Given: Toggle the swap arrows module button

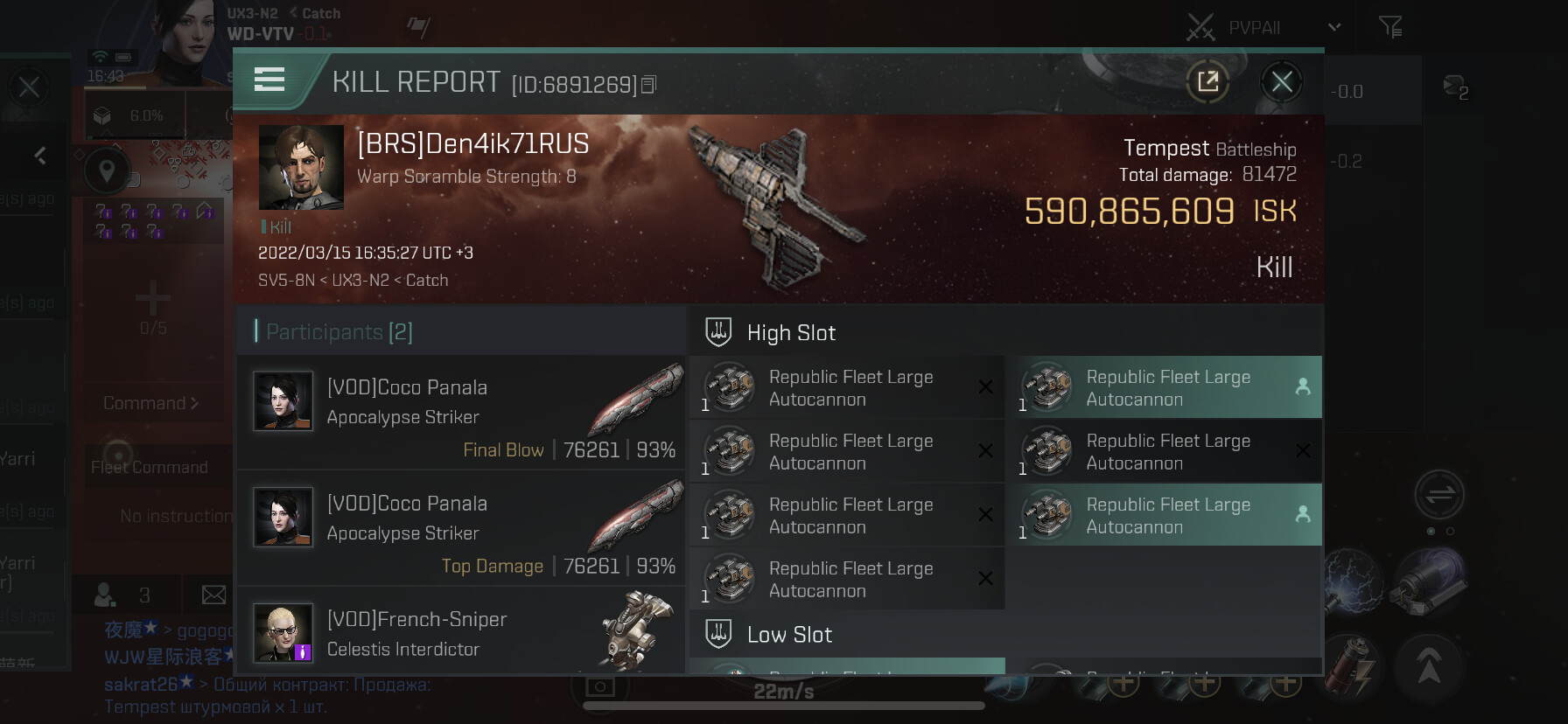Looking at the screenshot, I should [x=1439, y=495].
